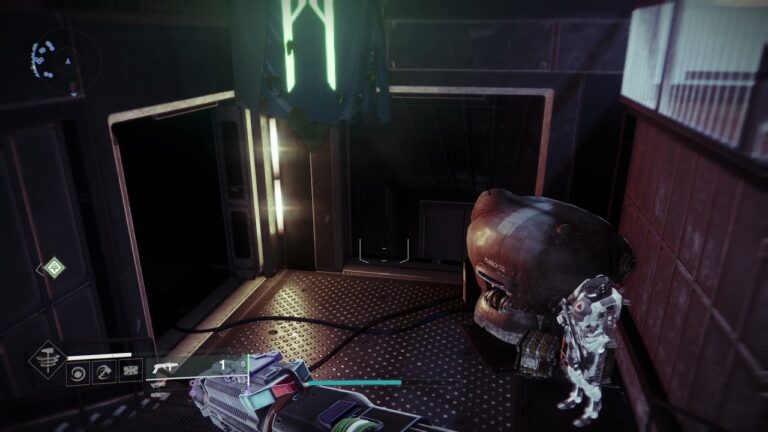
Task: Select the equipped submachine gun weapon icon
Action: pos(166,368)
